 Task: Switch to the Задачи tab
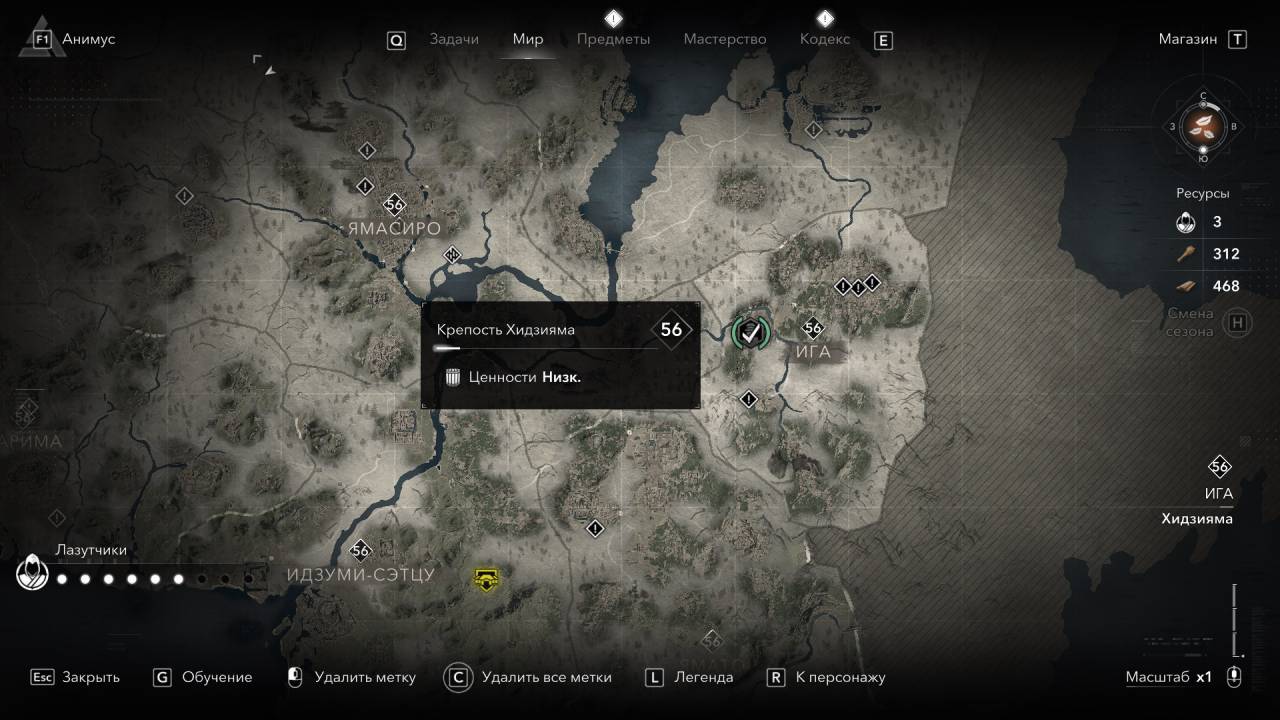[453, 39]
